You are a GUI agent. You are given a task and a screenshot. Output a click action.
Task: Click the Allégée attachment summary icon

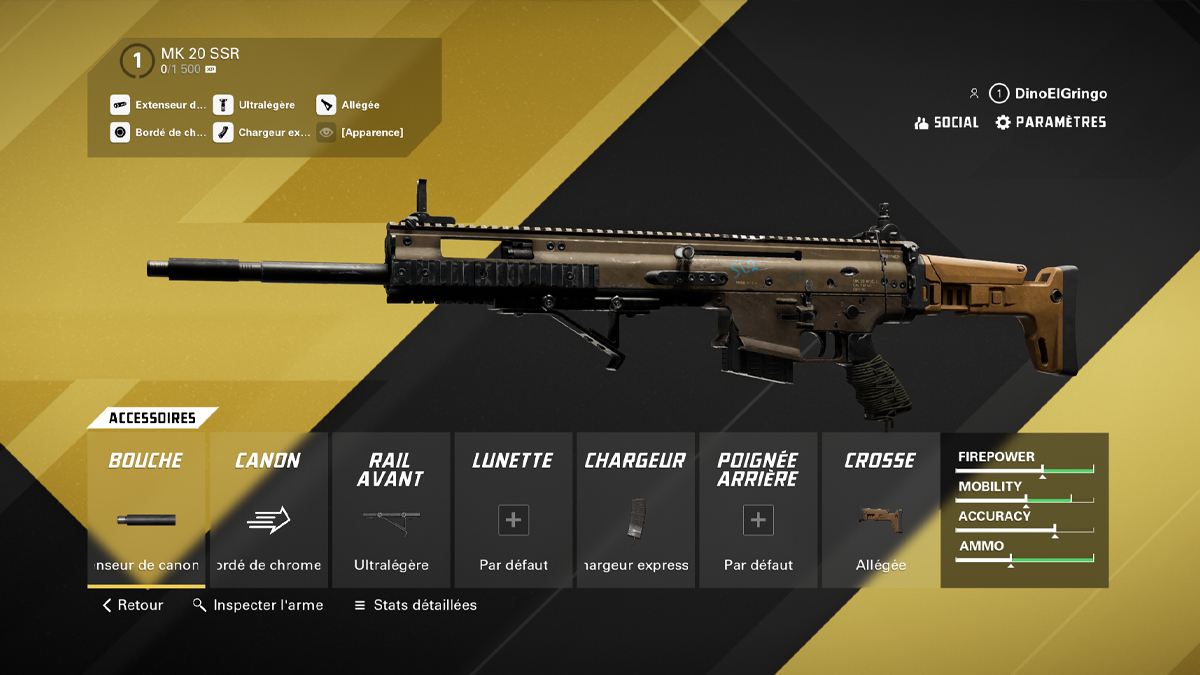[326, 104]
